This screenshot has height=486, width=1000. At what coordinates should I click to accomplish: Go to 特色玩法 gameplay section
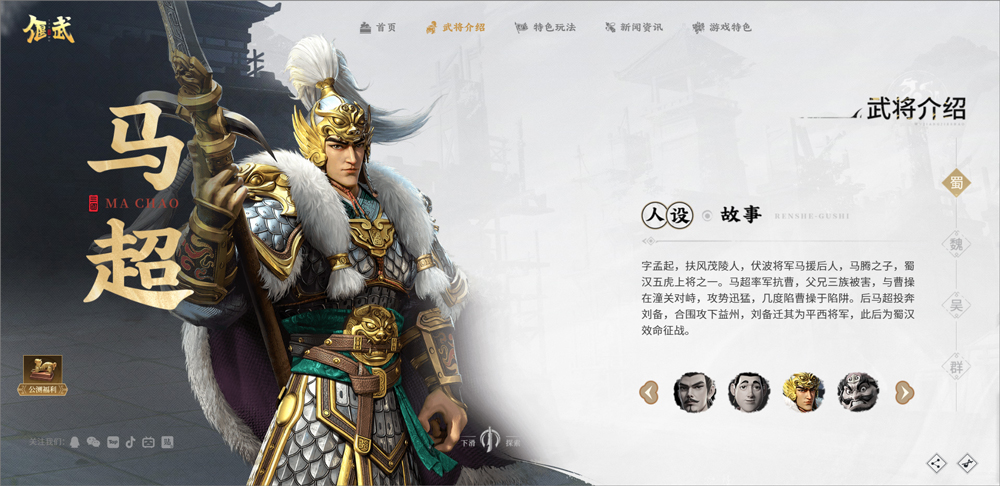tap(546, 27)
